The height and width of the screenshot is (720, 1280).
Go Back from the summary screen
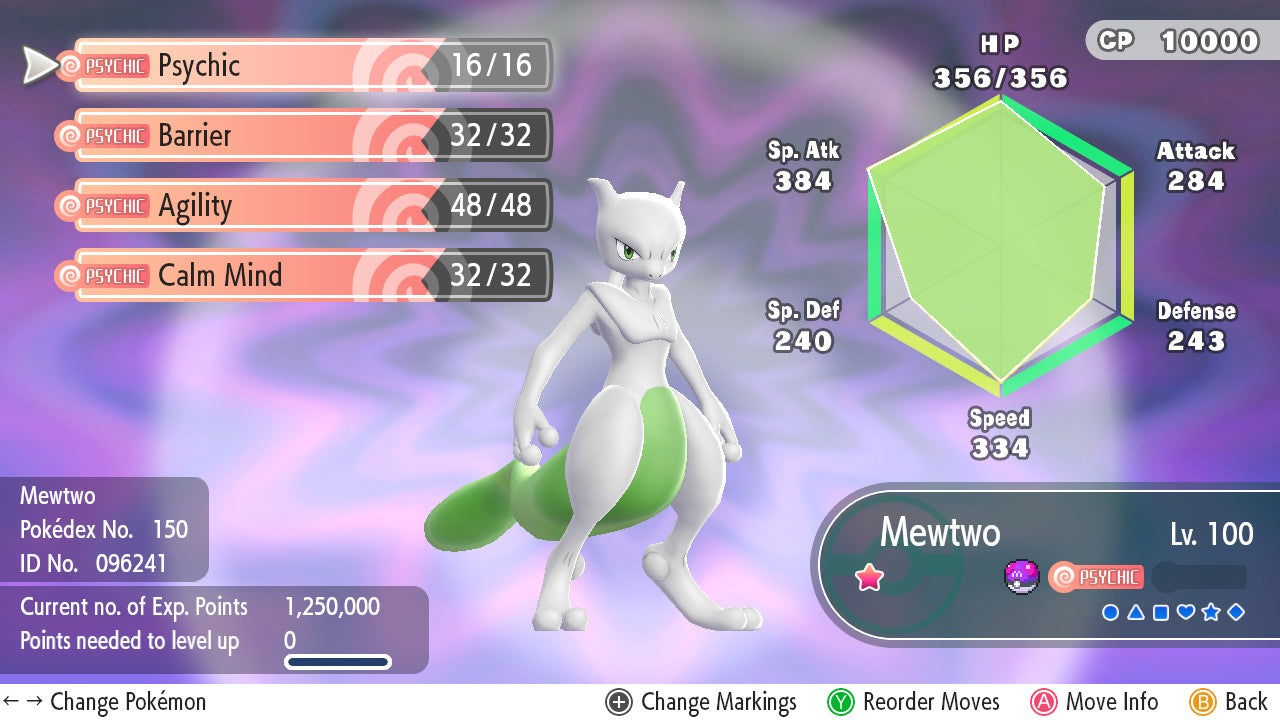[x=1229, y=702]
